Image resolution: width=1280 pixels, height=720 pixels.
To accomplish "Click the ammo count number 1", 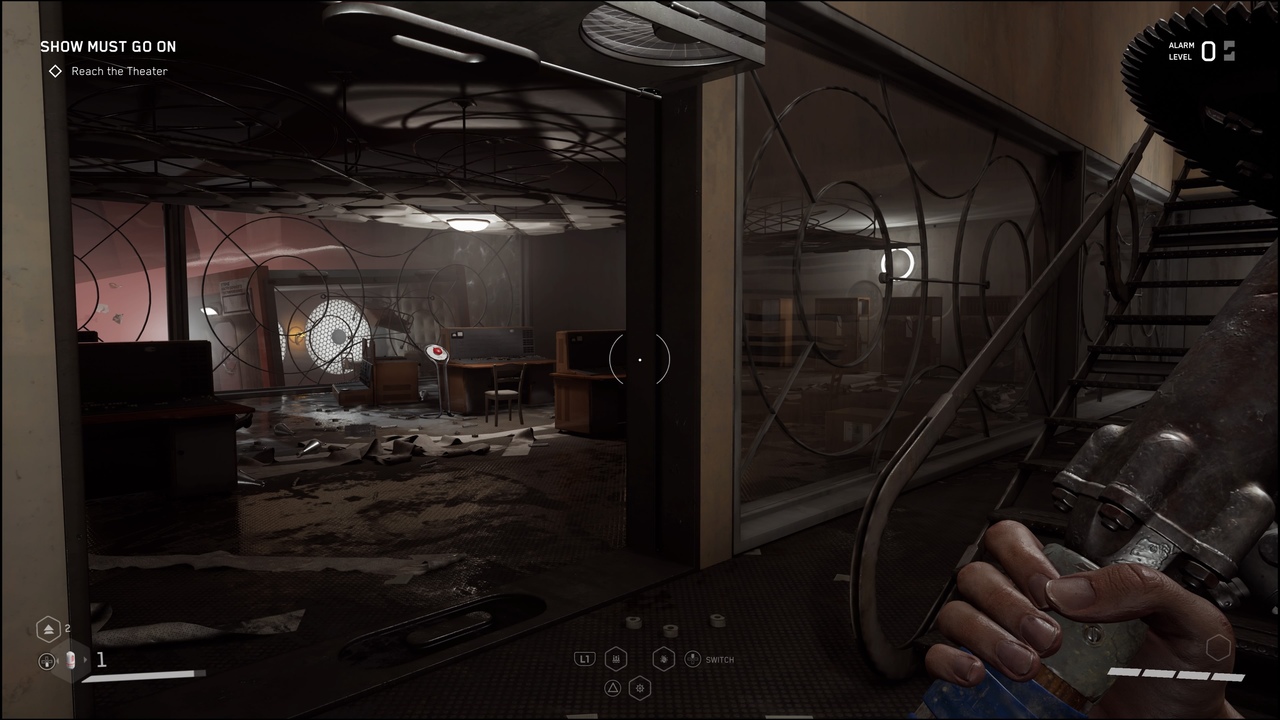I will click(101, 659).
